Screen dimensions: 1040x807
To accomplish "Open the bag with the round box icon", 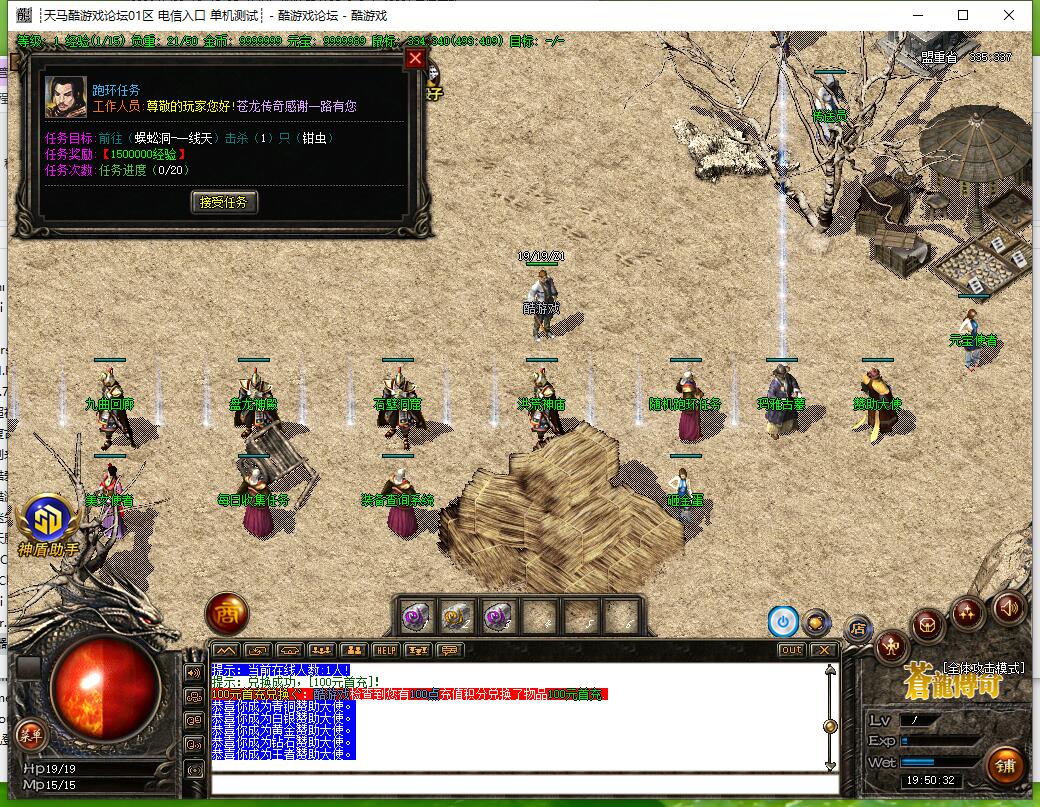I will (929, 627).
